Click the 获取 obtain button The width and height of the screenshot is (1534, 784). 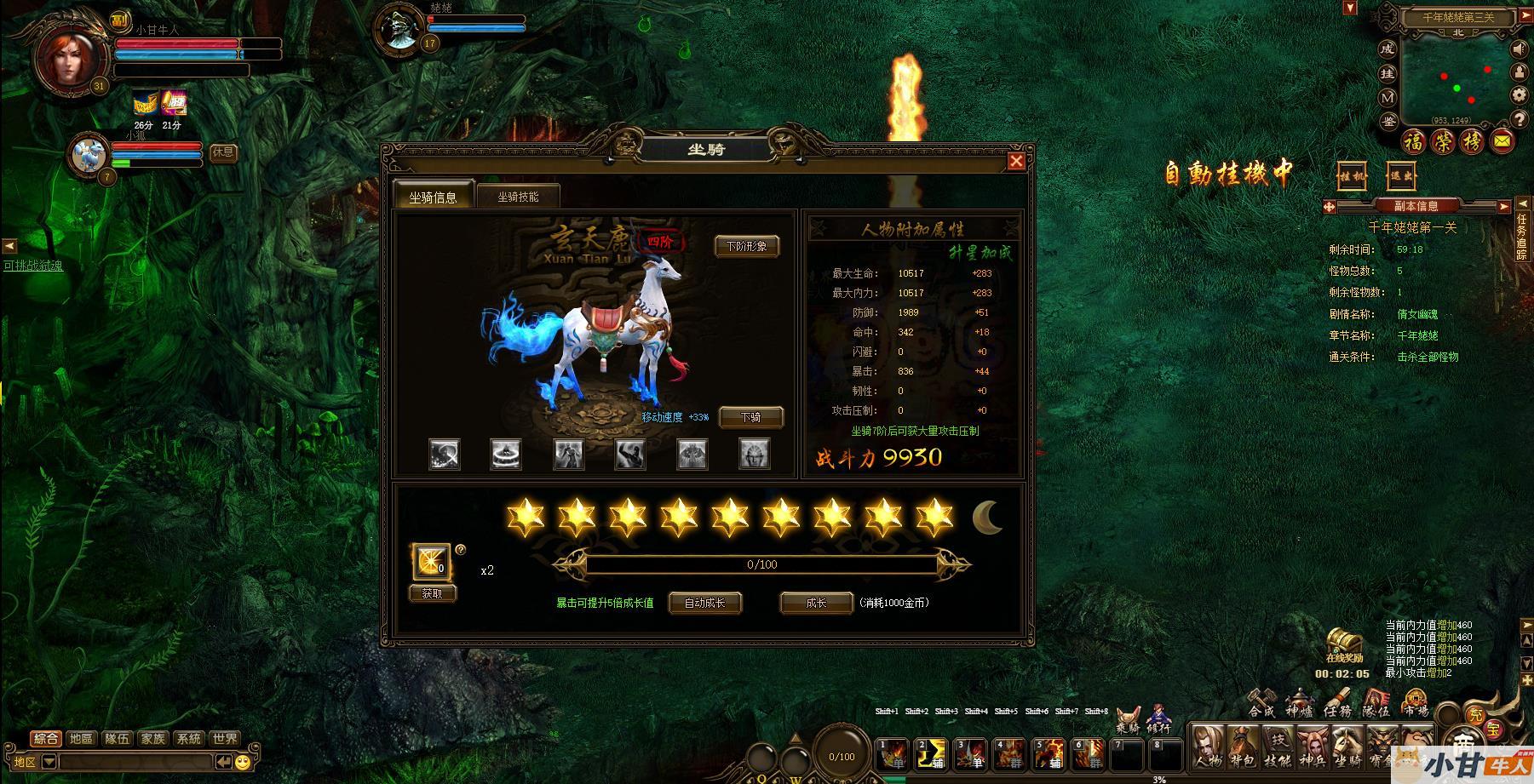point(433,593)
